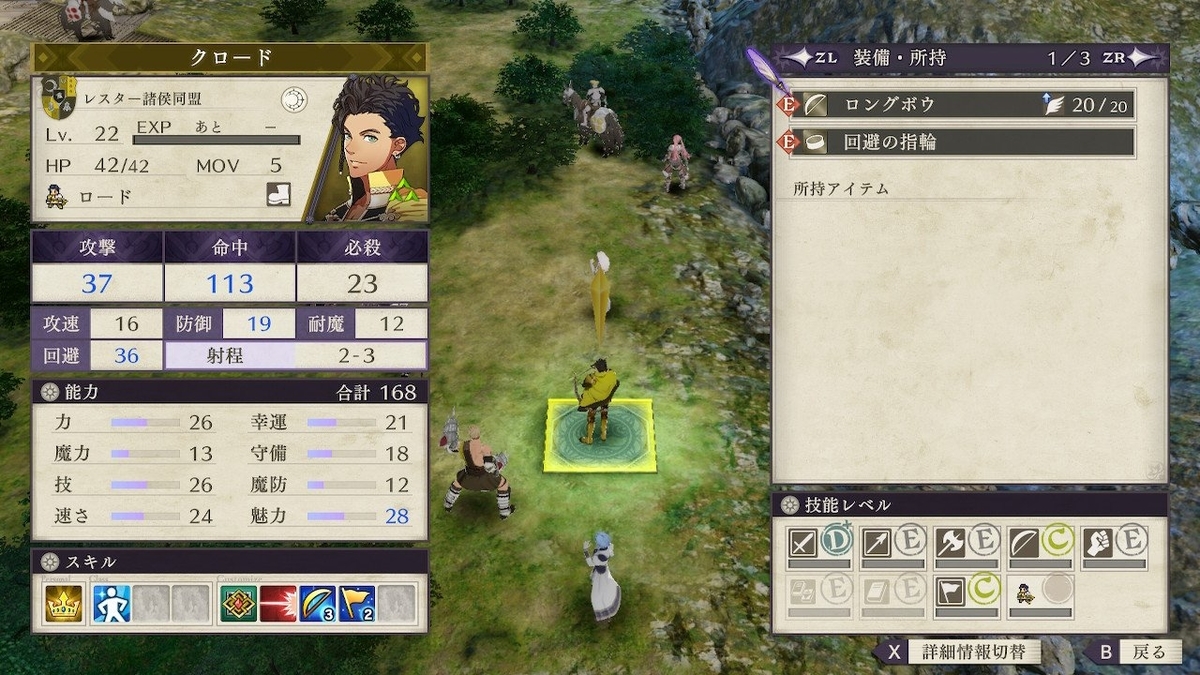Select the ロングボウ (longbow) weapon row
The image size is (1200, 675).
point(960,105)
